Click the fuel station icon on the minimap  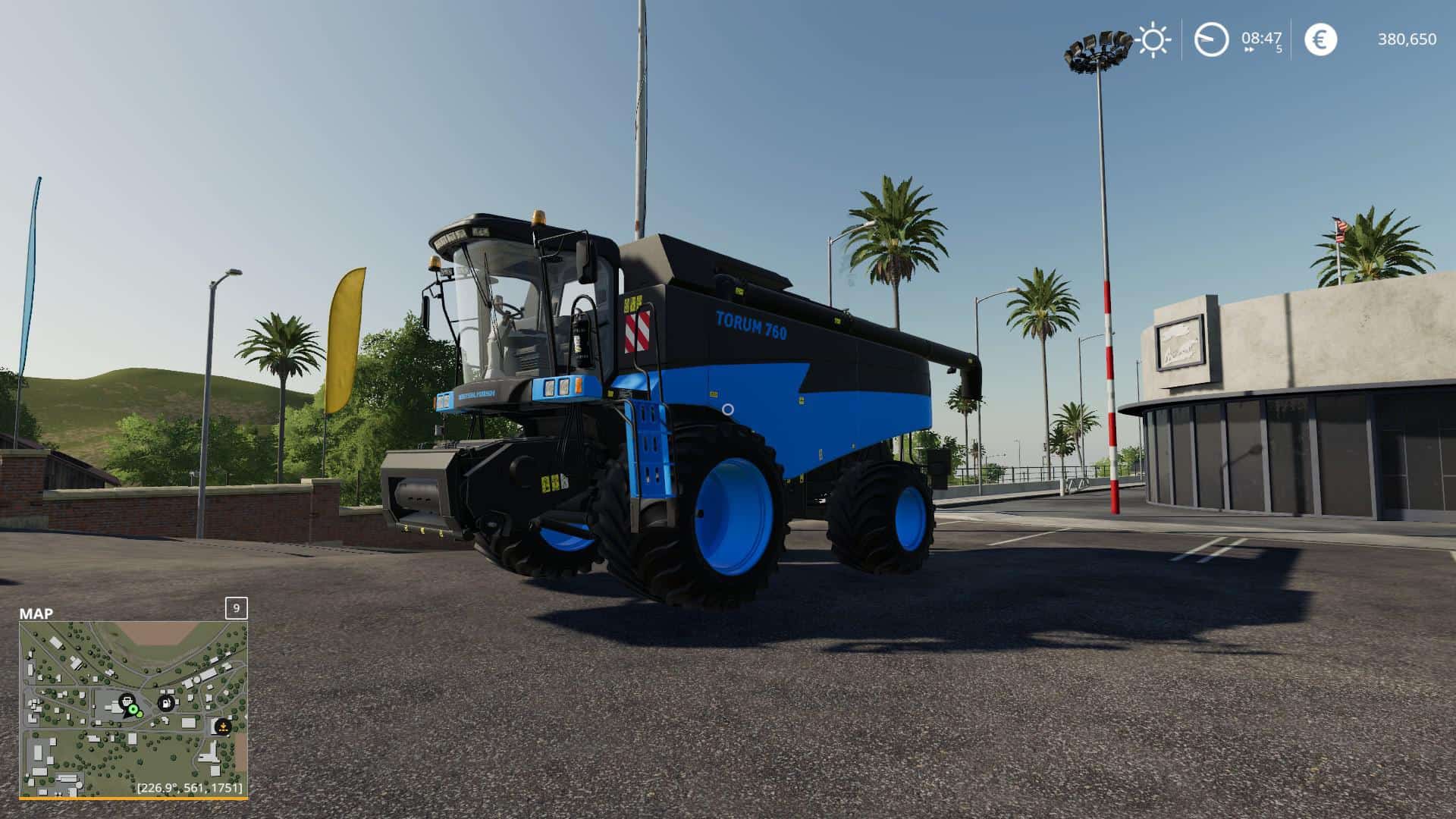(x=166, y=703)
